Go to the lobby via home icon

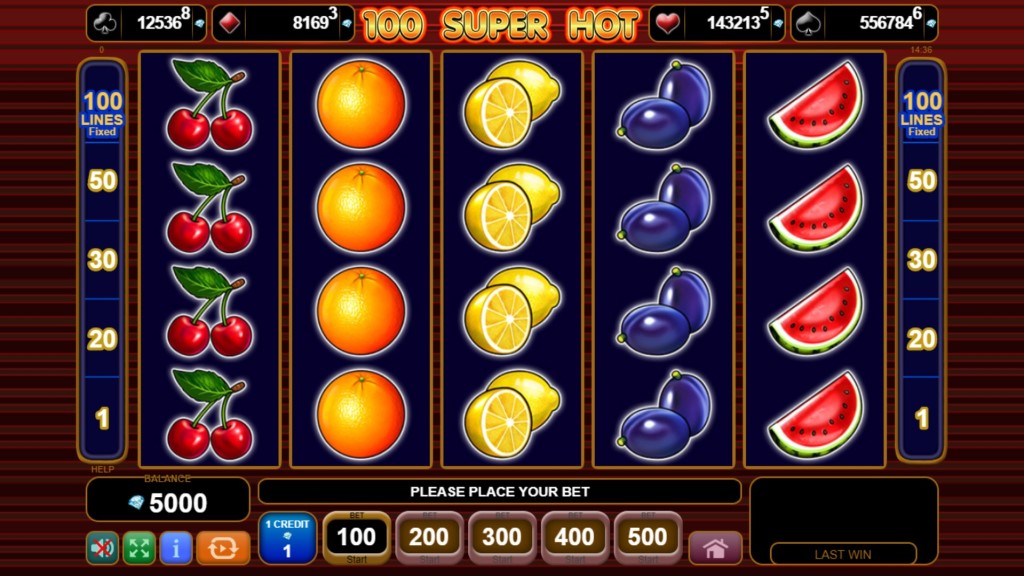click(x=715, y=548)
